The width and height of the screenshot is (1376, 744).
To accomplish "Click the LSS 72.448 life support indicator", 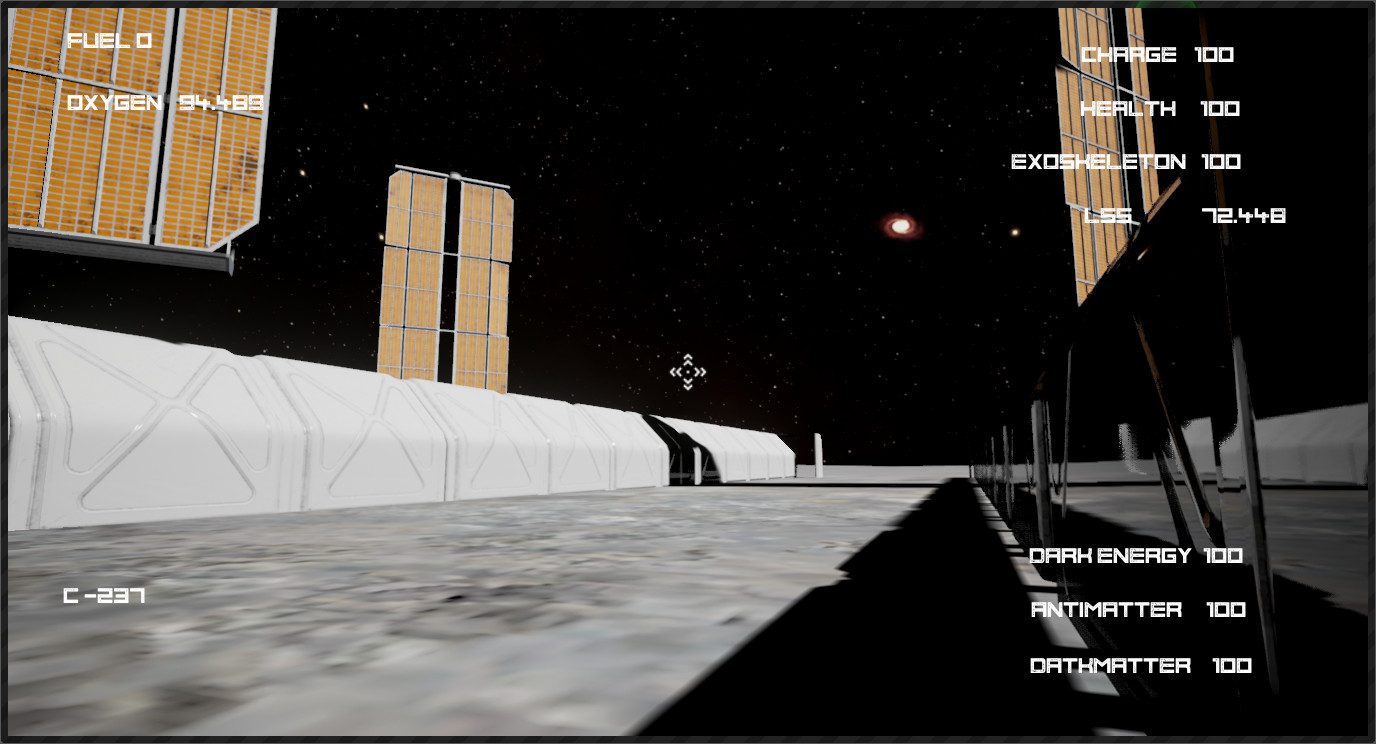I will point(1185,215).
